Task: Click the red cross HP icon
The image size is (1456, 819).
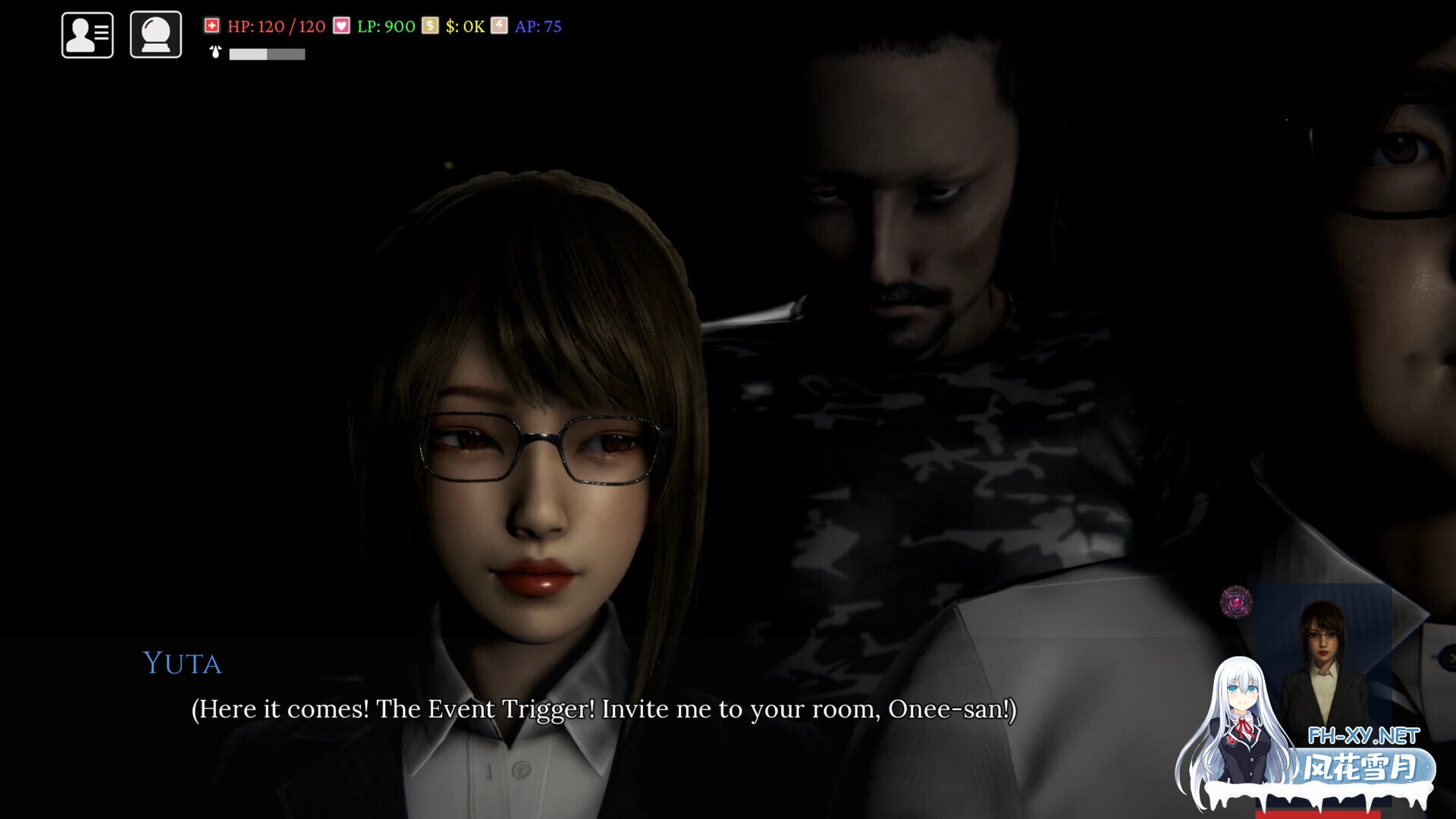Action: (213, 24)
